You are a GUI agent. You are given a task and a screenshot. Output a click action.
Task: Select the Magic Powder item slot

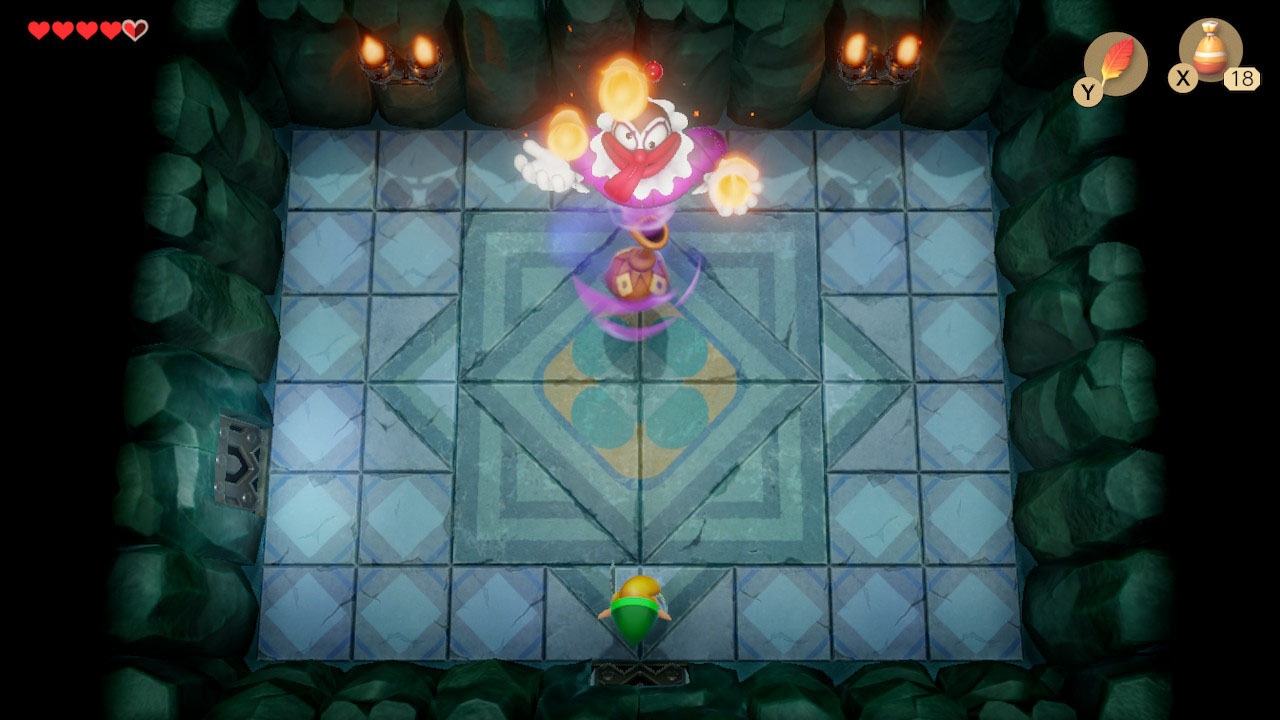[1210, 51]
